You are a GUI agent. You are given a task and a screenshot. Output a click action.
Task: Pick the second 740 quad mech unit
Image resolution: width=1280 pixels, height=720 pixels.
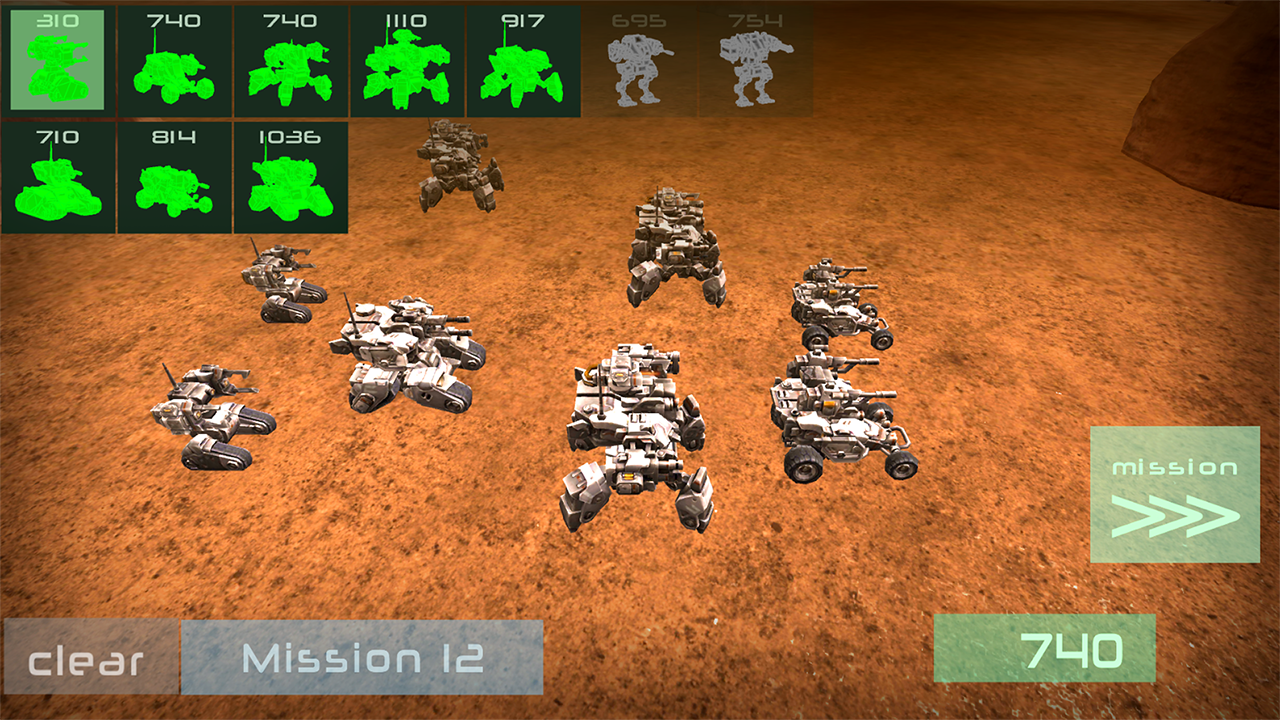point(290,60)
